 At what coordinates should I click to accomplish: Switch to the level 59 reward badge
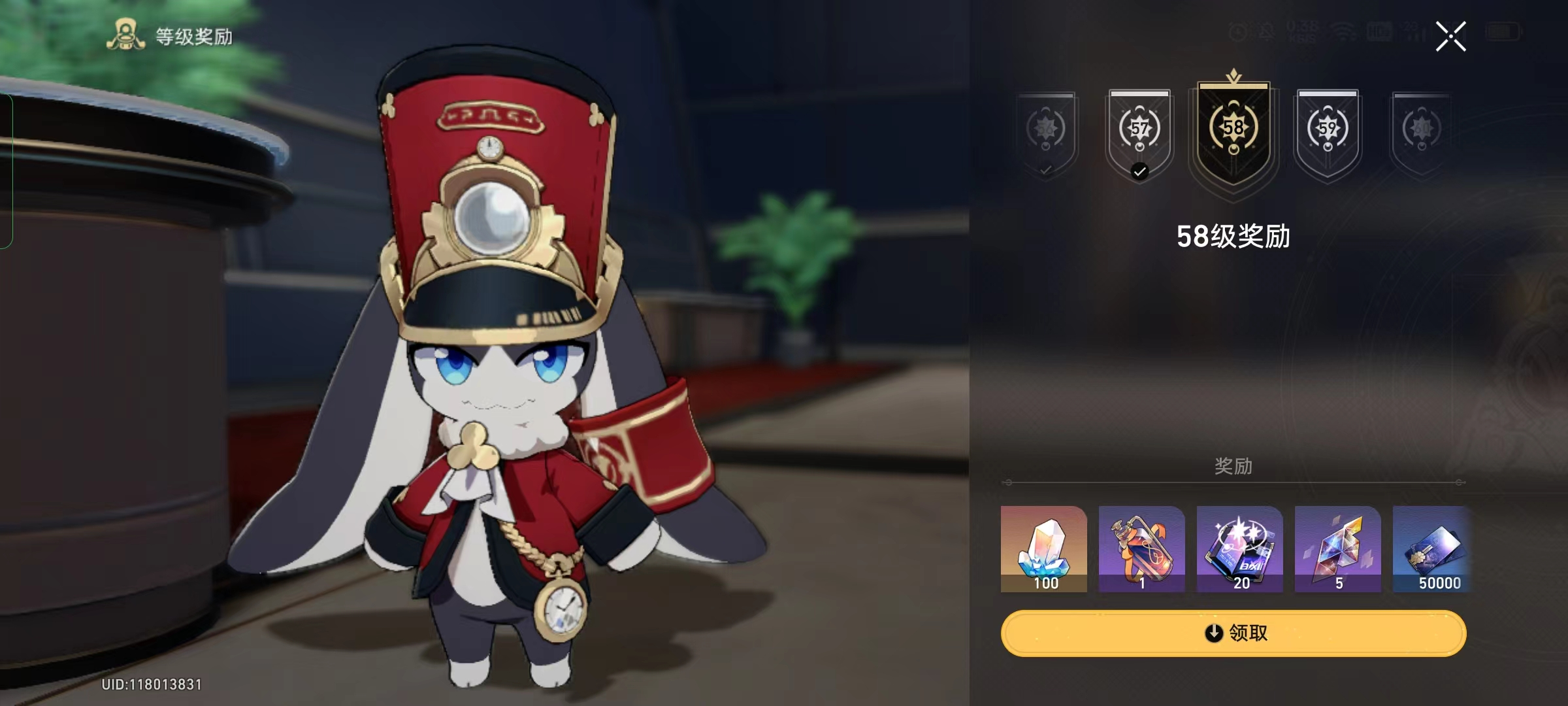coord(1328,134)
